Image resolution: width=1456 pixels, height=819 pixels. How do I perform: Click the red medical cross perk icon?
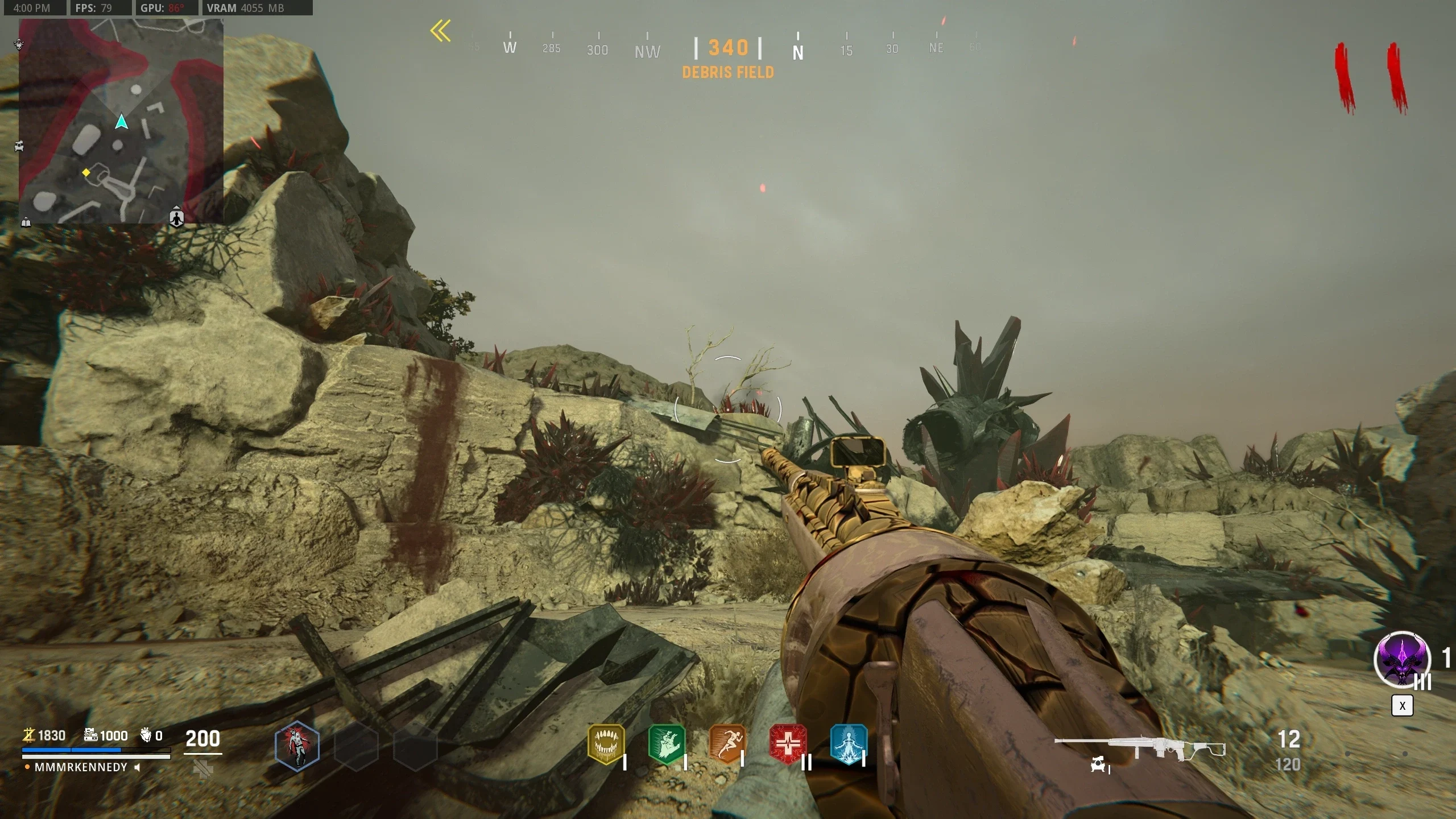coord(788,743)
